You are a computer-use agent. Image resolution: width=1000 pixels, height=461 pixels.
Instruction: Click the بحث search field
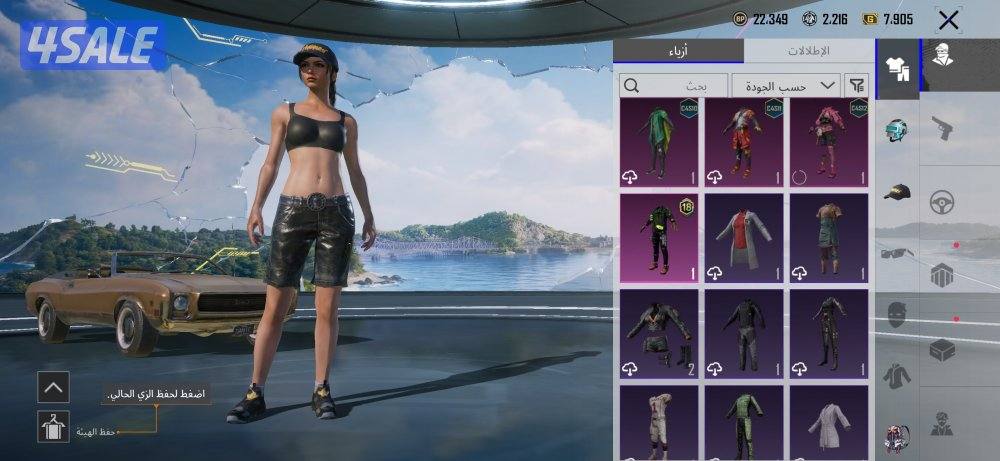(x=672, y=86)
